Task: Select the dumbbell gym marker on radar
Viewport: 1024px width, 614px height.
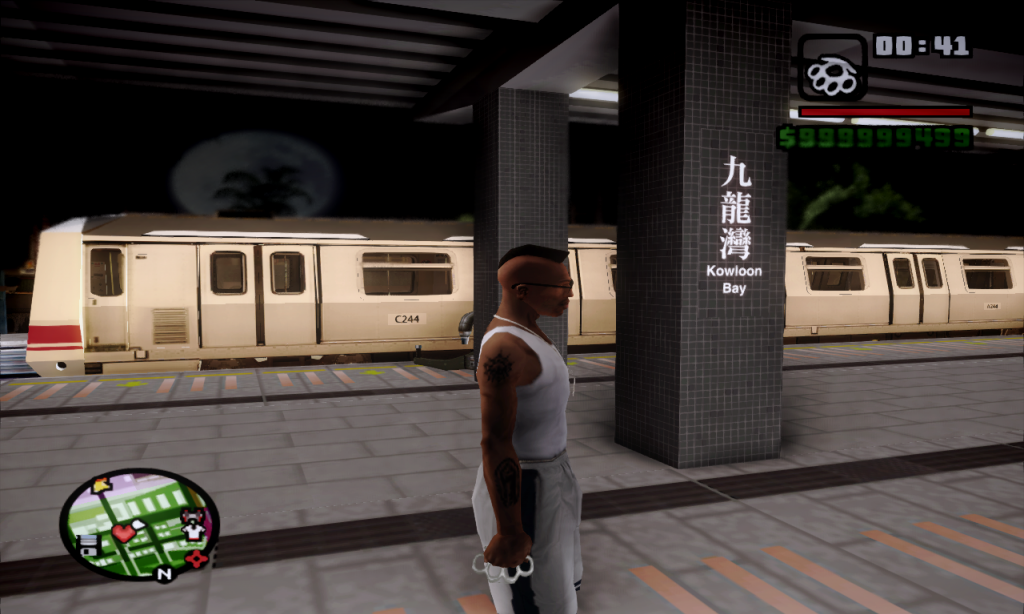Action: (x=193, y=517)
